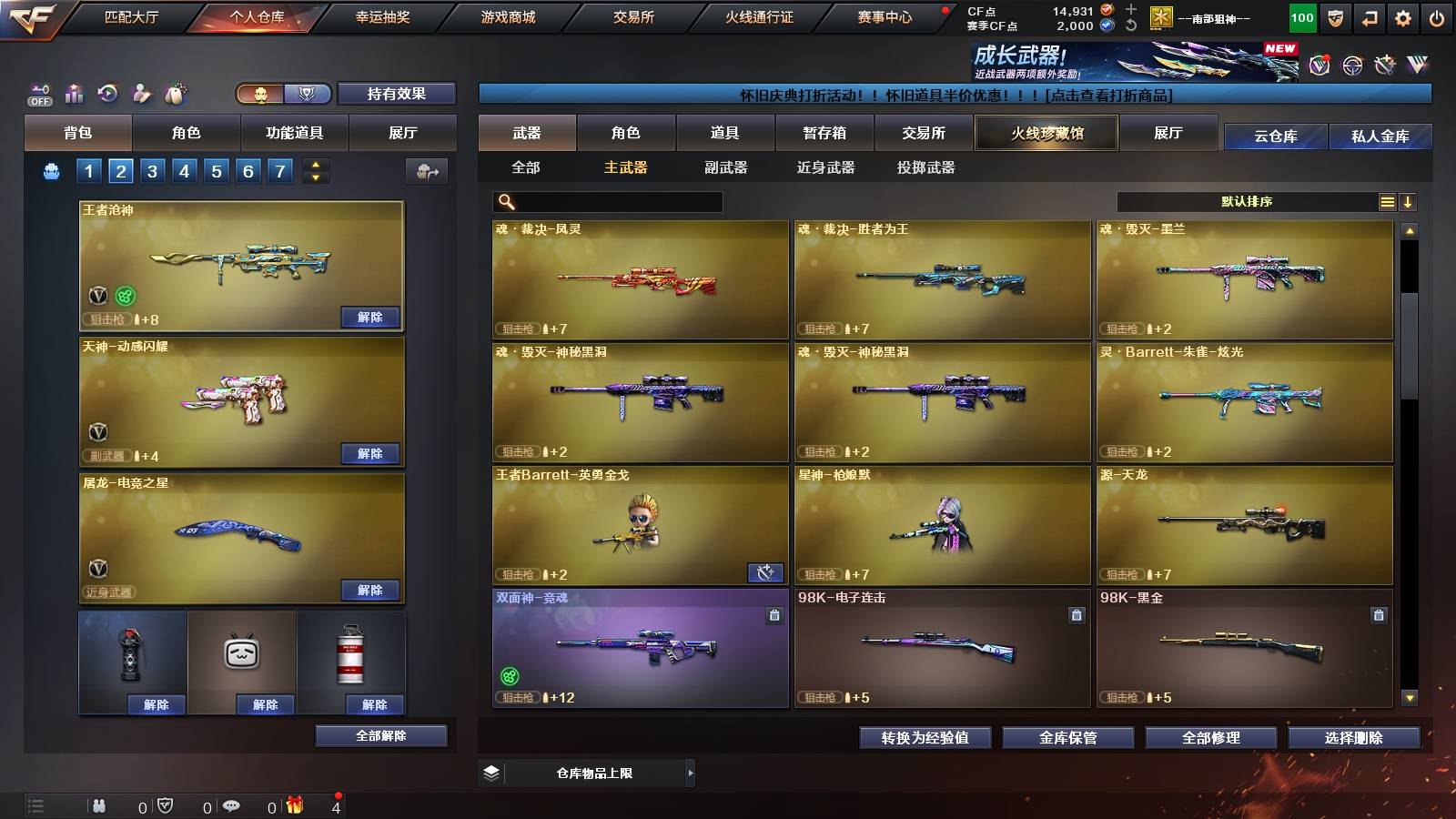
Task: Click the power/exit icon at top right
Action: [x=1434, y=16]
